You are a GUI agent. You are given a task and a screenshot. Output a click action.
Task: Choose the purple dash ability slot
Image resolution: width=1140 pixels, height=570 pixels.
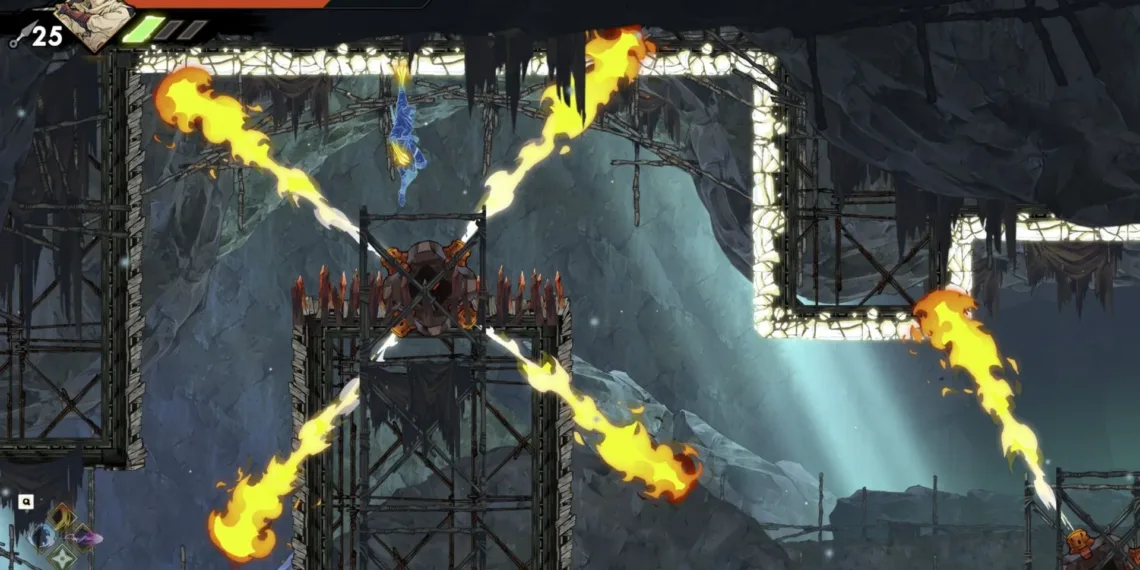pos(82,538)
